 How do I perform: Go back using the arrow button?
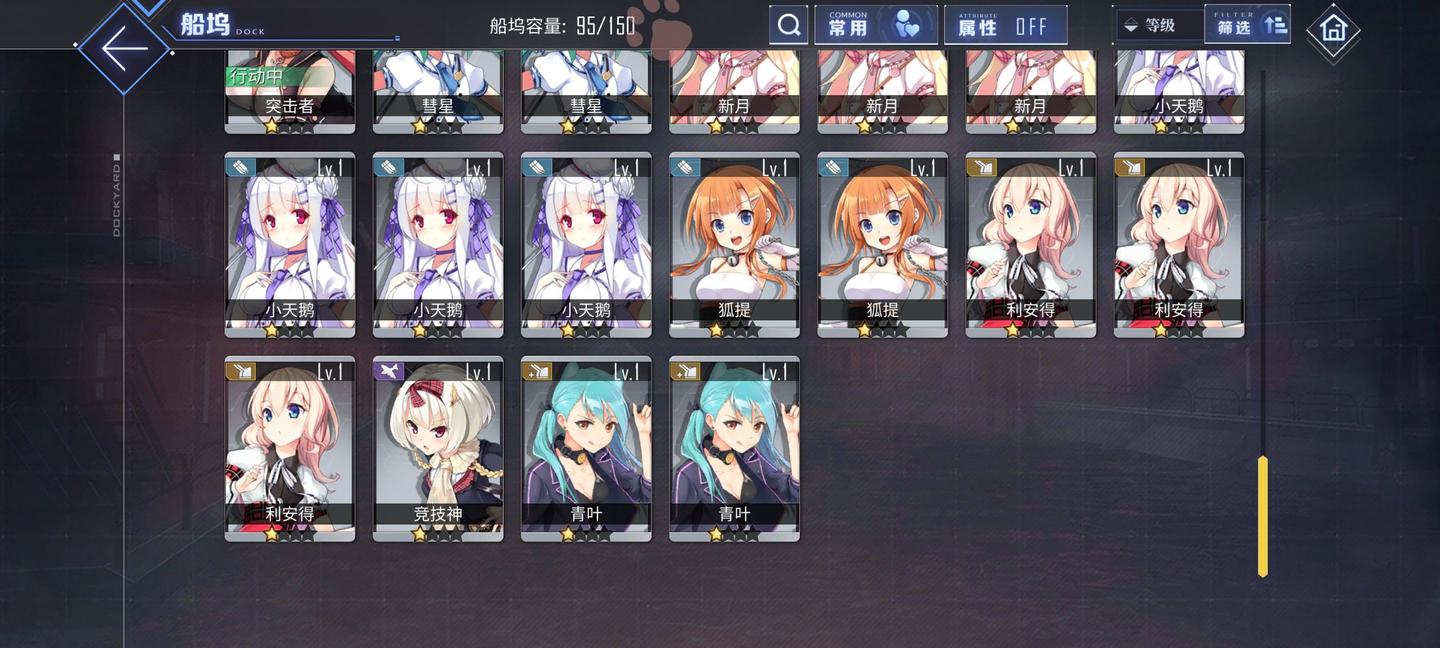123,47
